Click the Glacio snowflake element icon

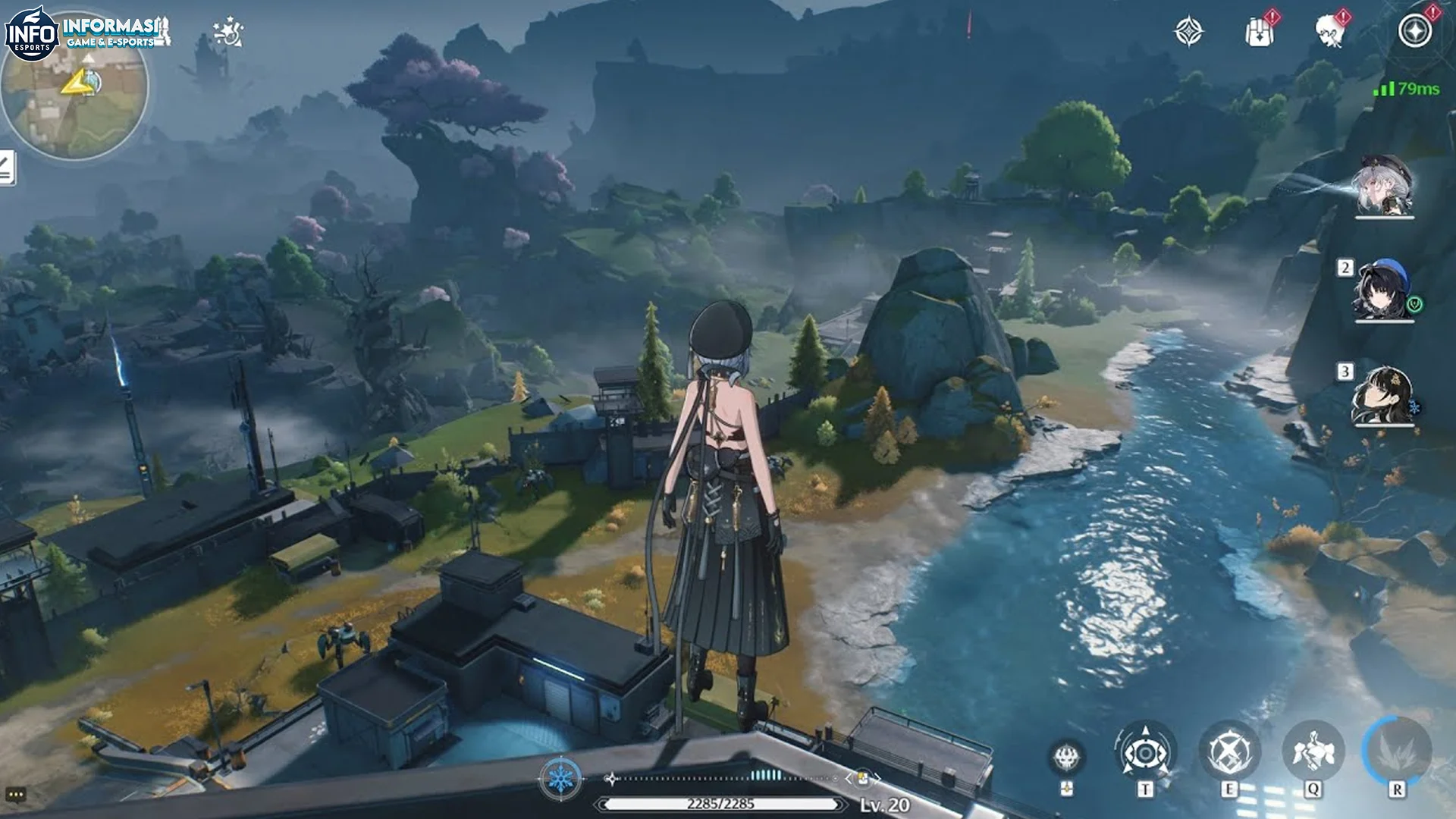(x=561, y=779)
